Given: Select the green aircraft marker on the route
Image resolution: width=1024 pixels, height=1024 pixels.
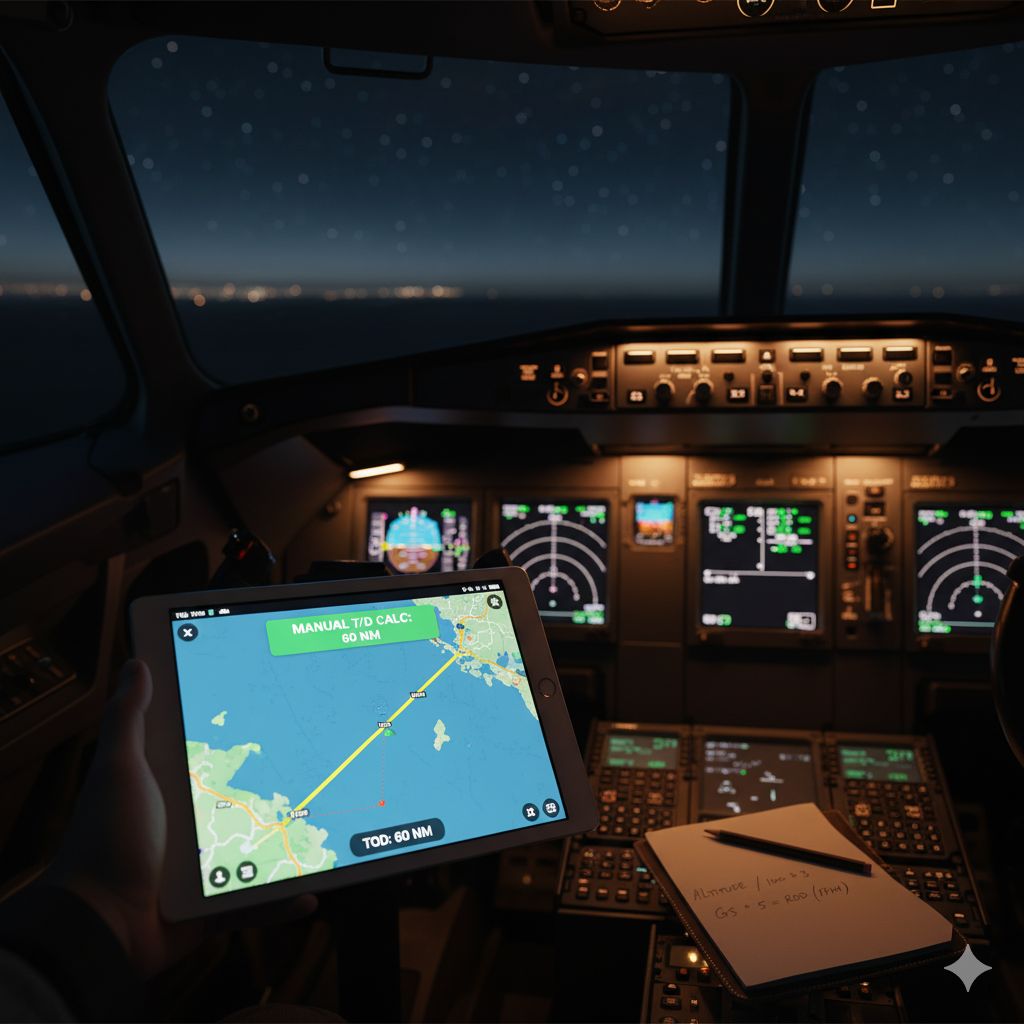Looking at the screenshot, I should click(x=388, y=732).
